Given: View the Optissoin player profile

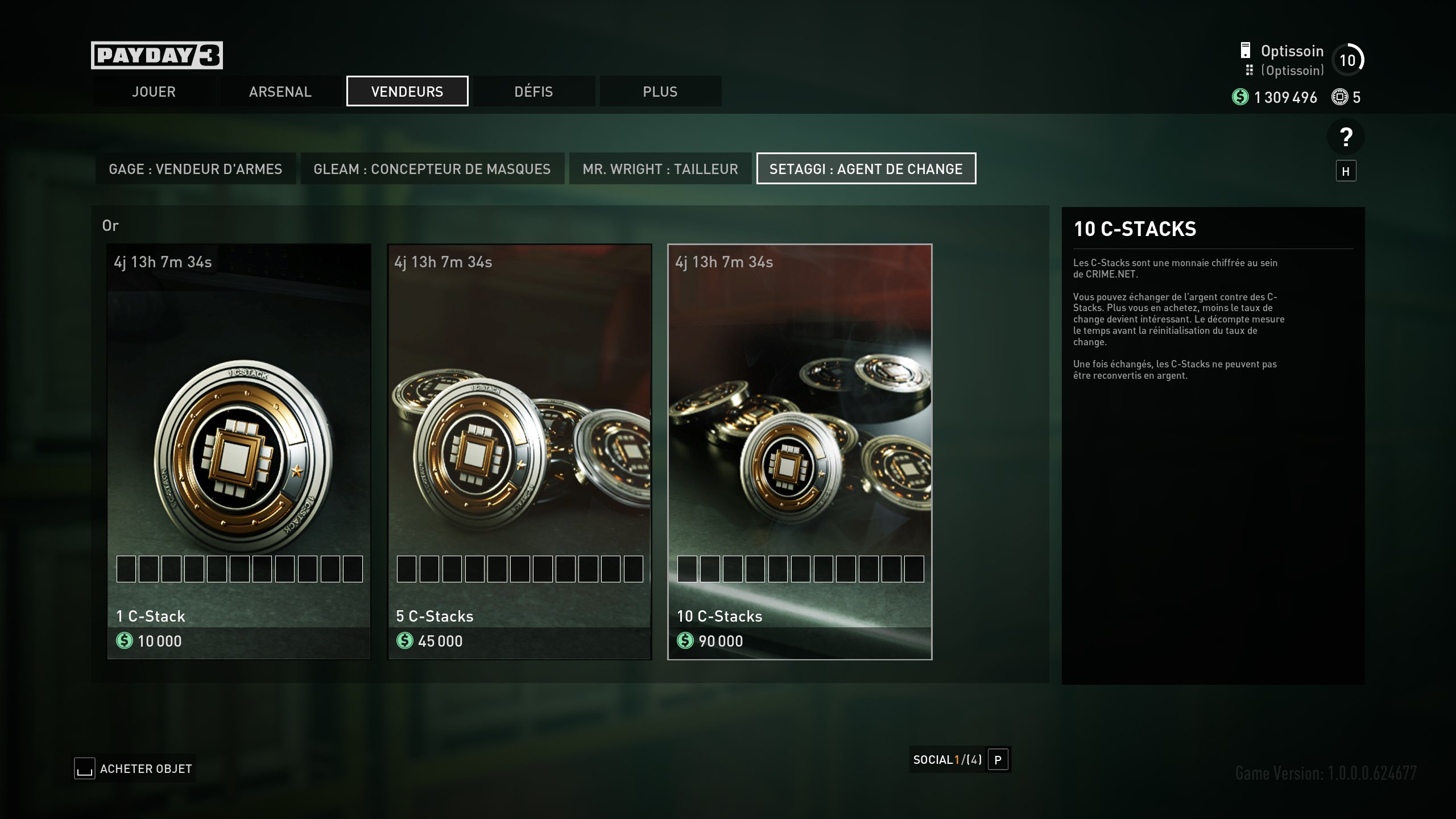Looking at the screenshot, I should coord(1292,51).
